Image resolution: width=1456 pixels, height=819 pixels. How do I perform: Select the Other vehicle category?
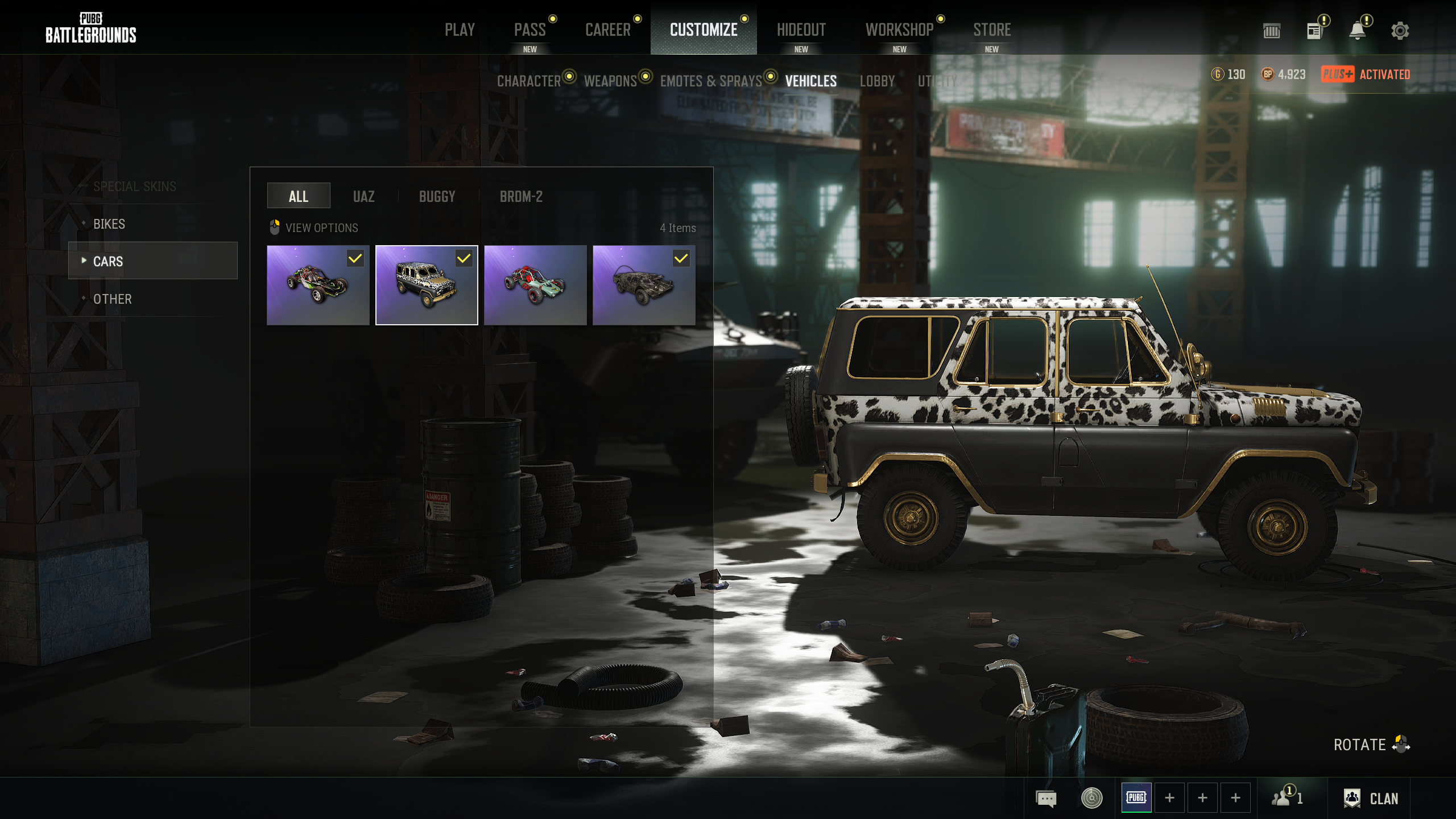113,299
